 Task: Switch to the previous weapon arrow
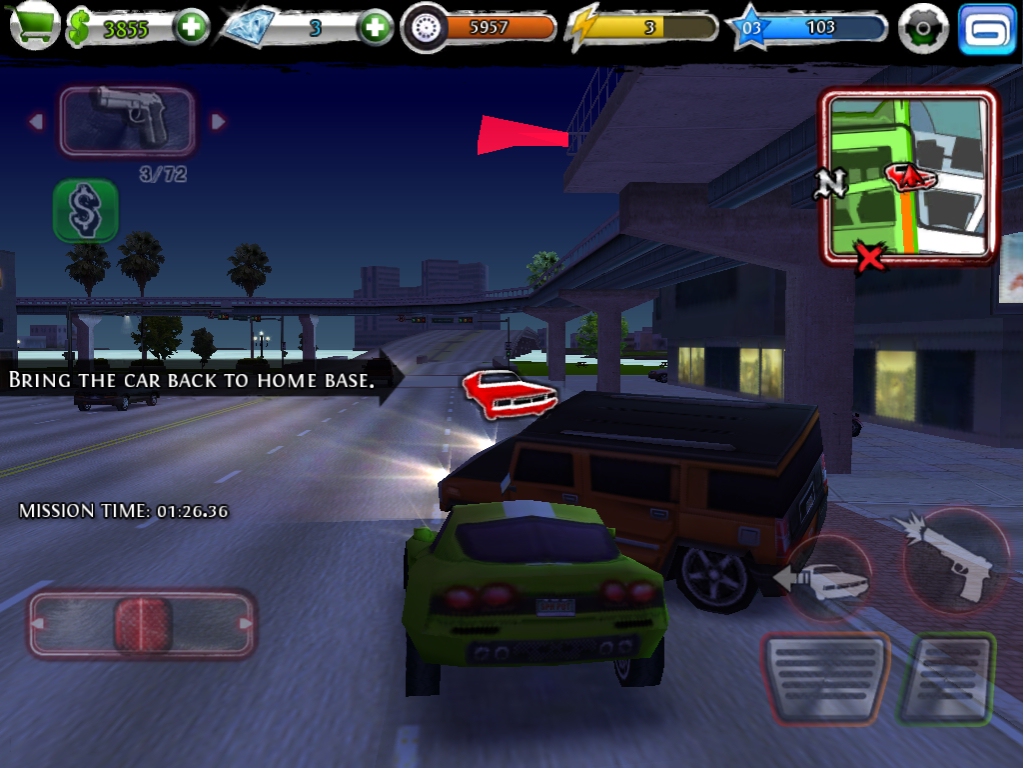point(36,122)
